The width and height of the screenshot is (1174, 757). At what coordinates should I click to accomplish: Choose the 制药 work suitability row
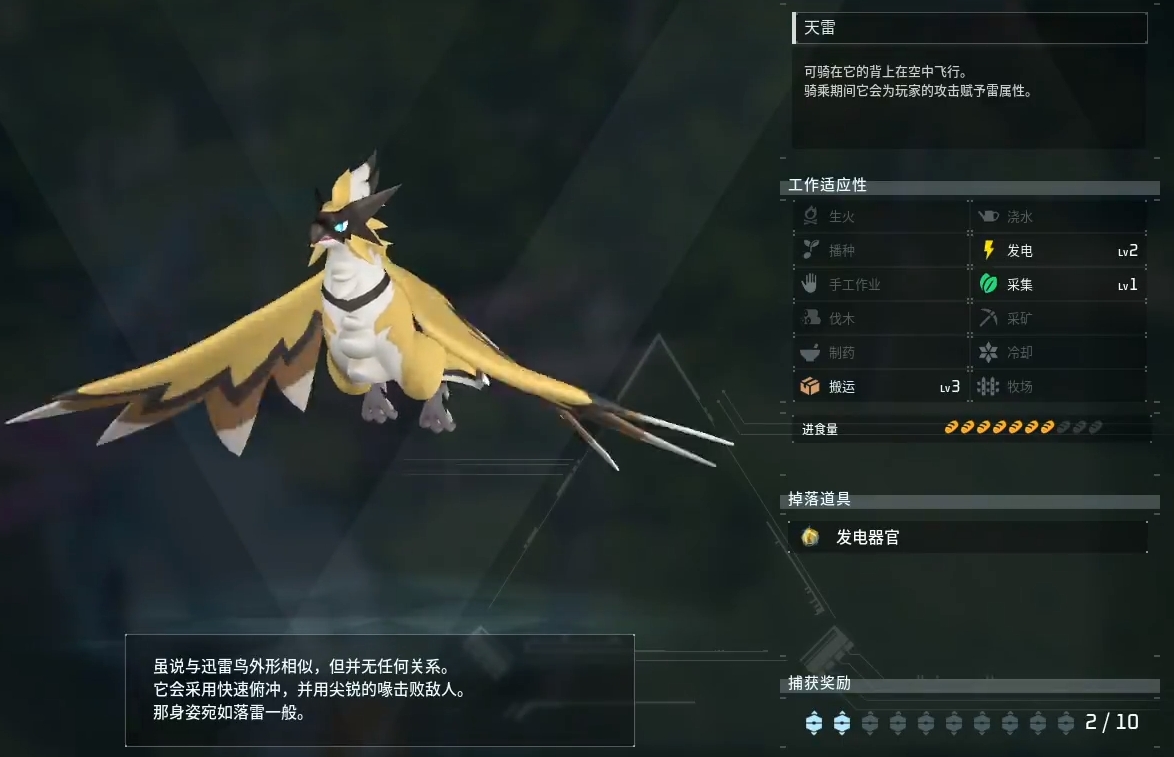[880, 353]
